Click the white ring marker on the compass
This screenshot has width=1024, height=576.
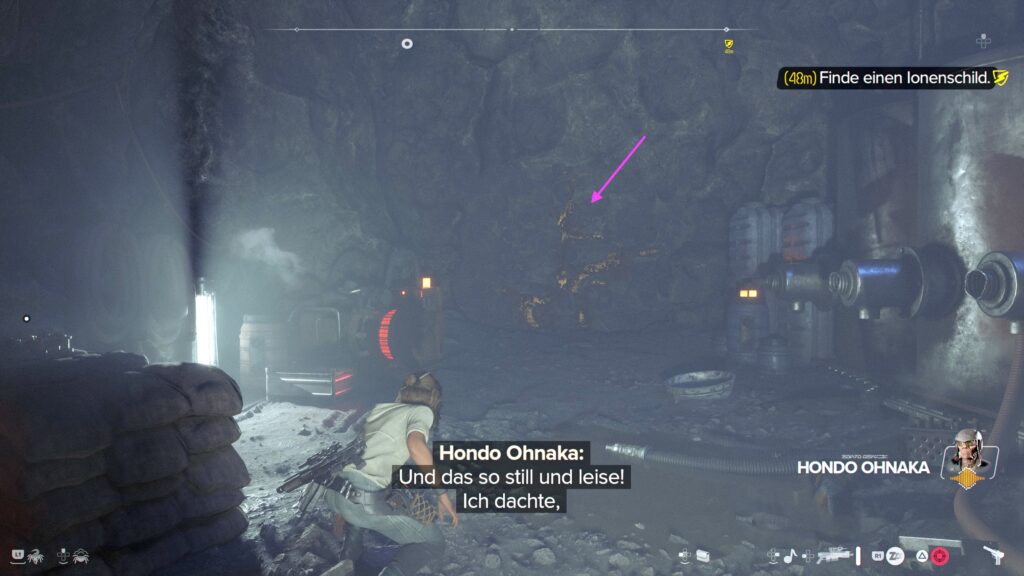pyautogui.click(x=407, y=43)
